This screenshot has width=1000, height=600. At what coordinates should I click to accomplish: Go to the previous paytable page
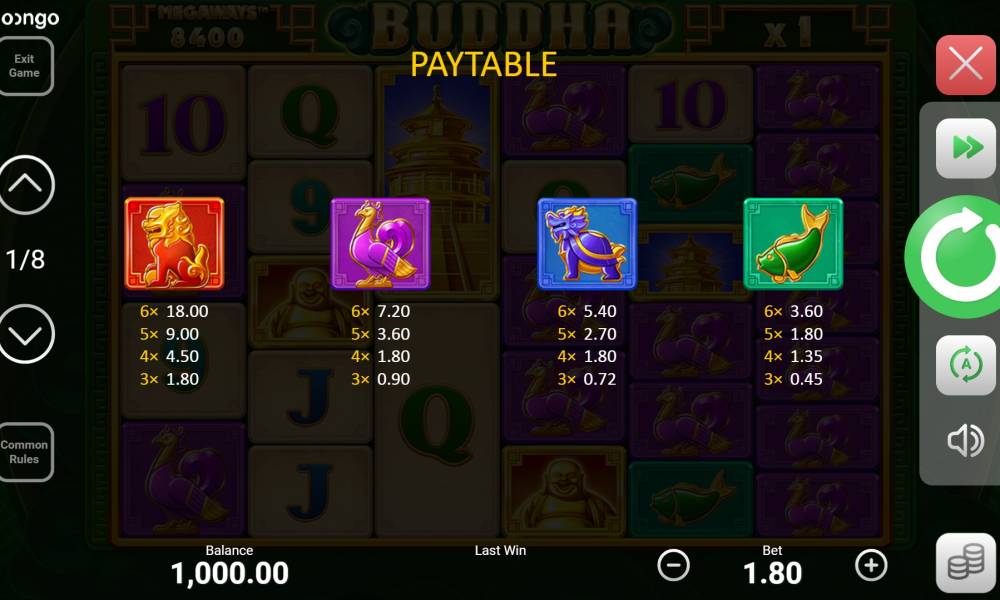click(26, 185)
